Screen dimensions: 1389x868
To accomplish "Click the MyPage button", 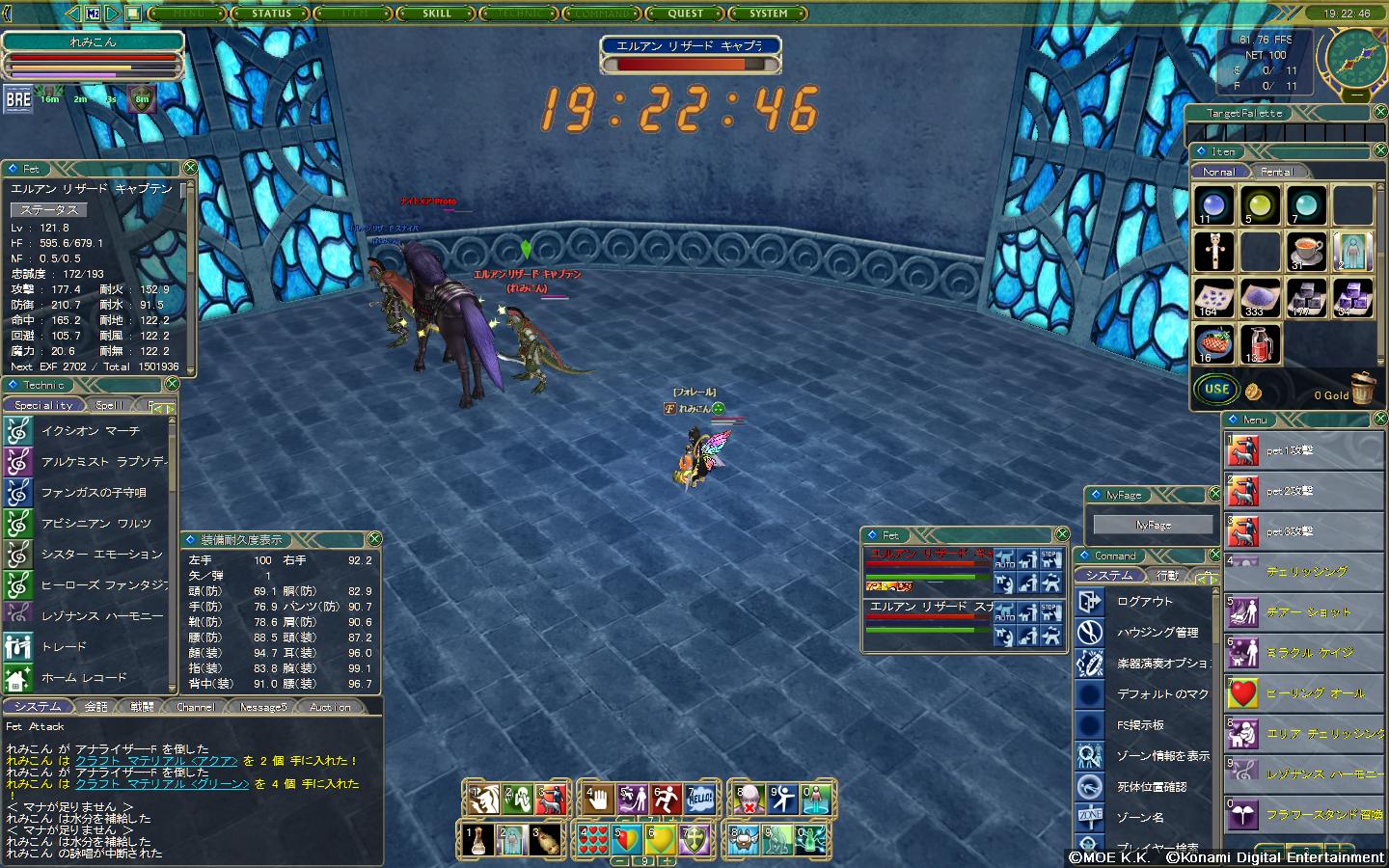I will click(1153, 525).
